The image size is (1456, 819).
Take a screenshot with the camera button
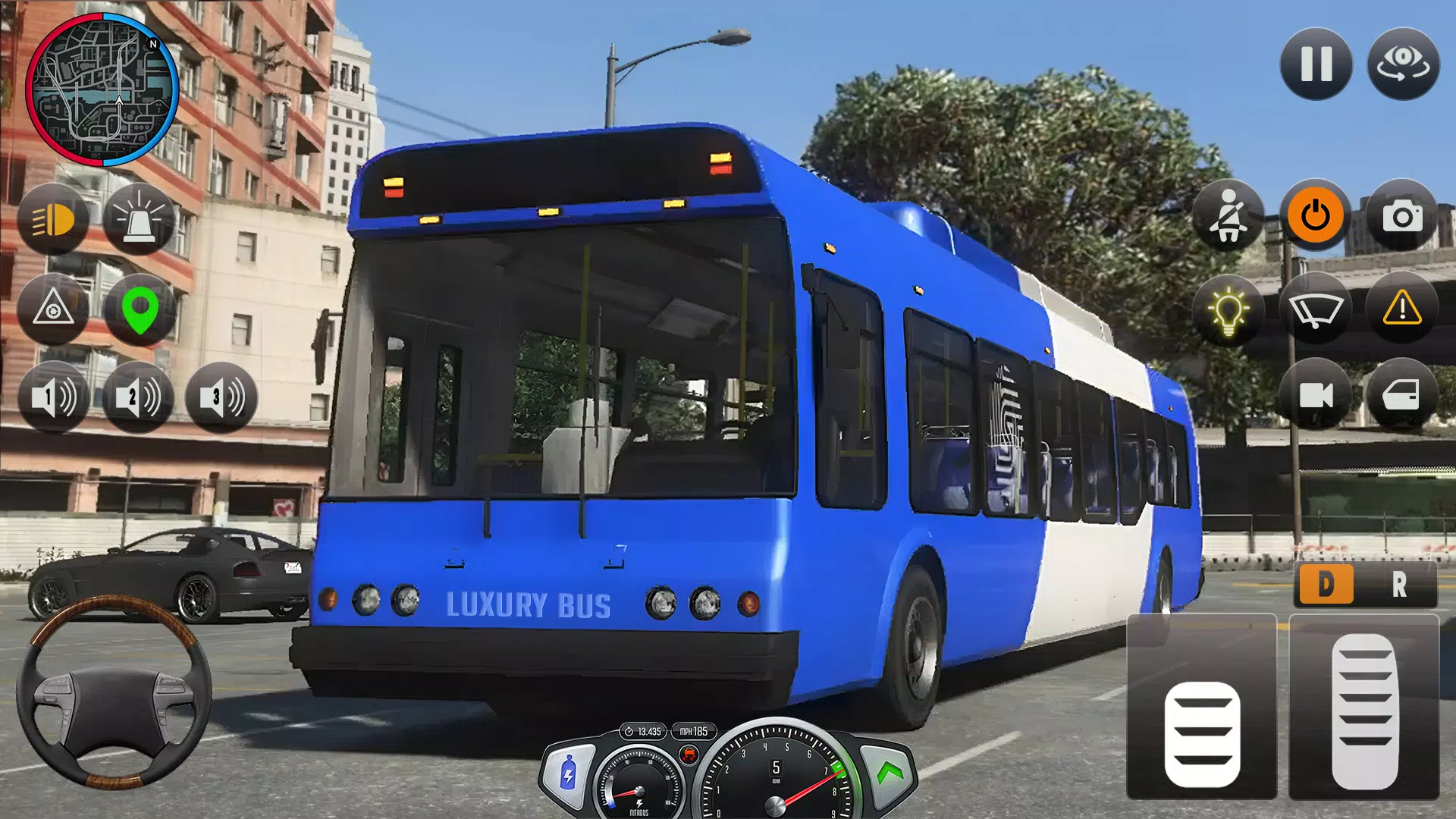click(1402, 216)
